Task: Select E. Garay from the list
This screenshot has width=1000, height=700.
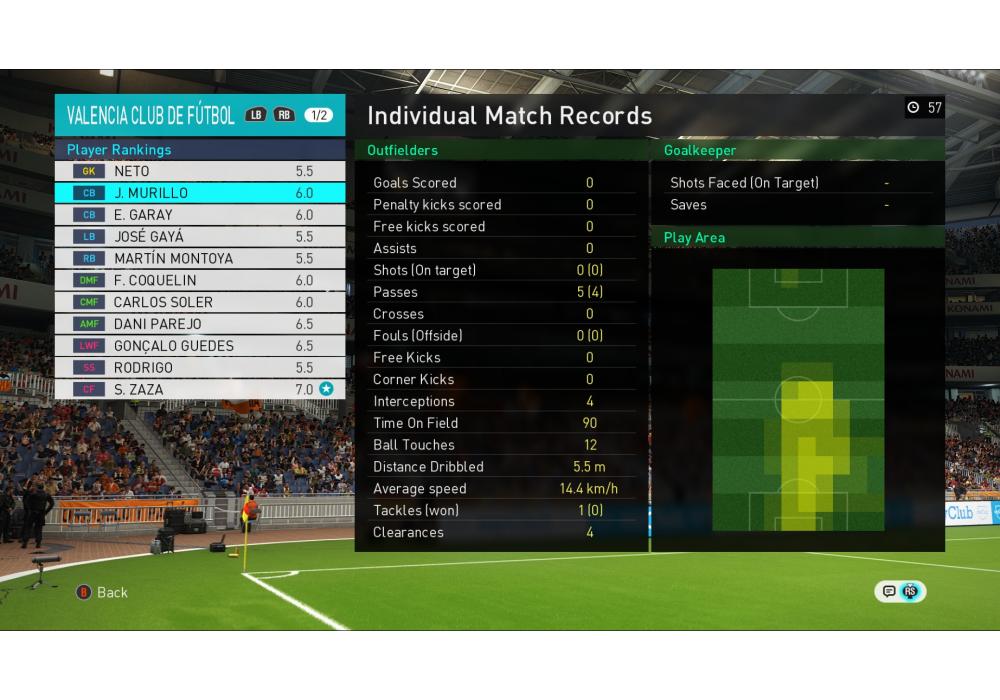Action: (200, 215)
